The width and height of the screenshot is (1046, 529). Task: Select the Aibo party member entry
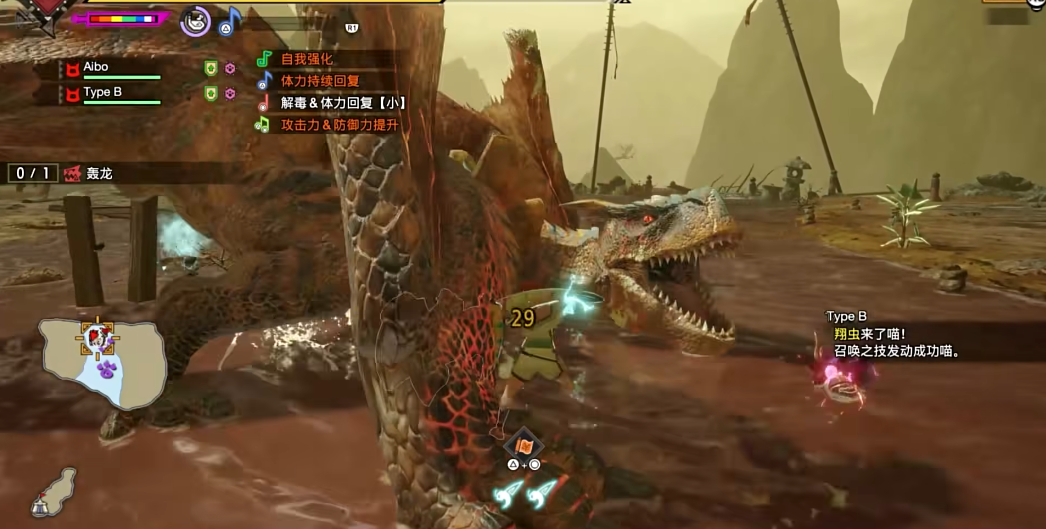click(x=110, y=68)
